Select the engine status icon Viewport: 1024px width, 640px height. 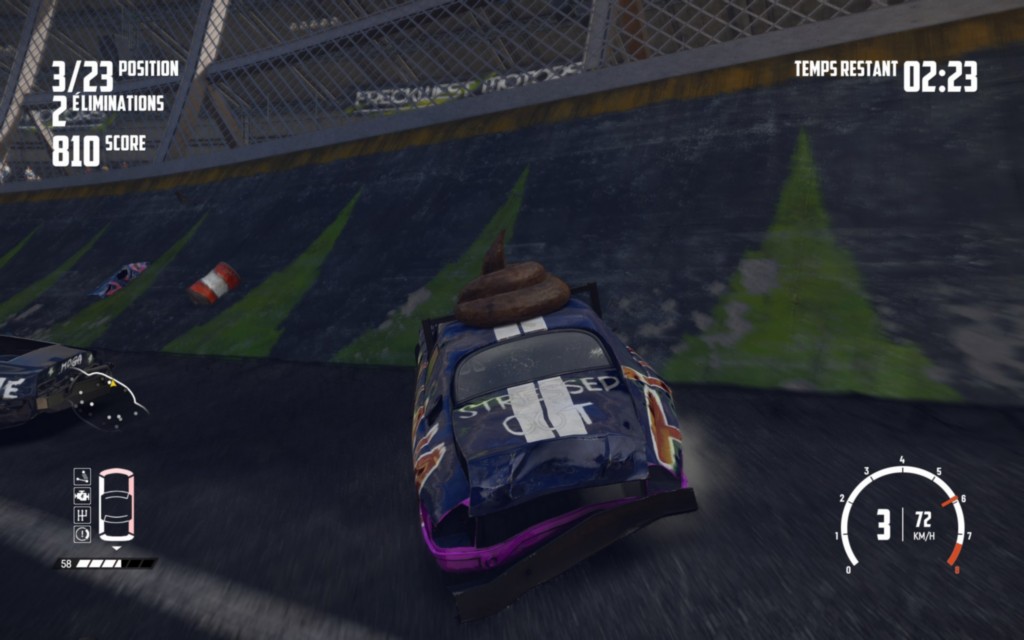coord(82,495)
